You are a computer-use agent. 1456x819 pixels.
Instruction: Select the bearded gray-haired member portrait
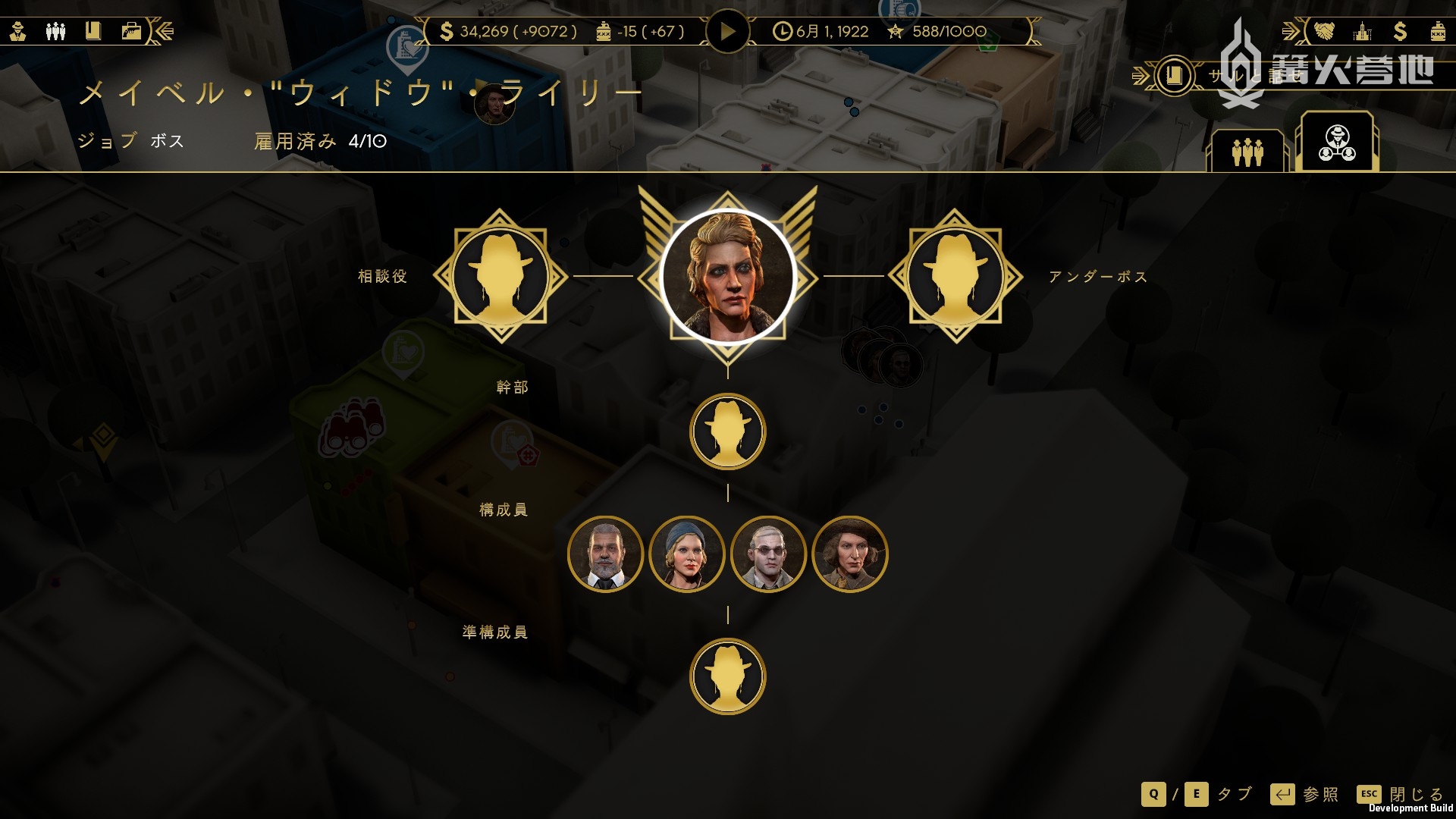pyautogui.click(x=605, y=554)
